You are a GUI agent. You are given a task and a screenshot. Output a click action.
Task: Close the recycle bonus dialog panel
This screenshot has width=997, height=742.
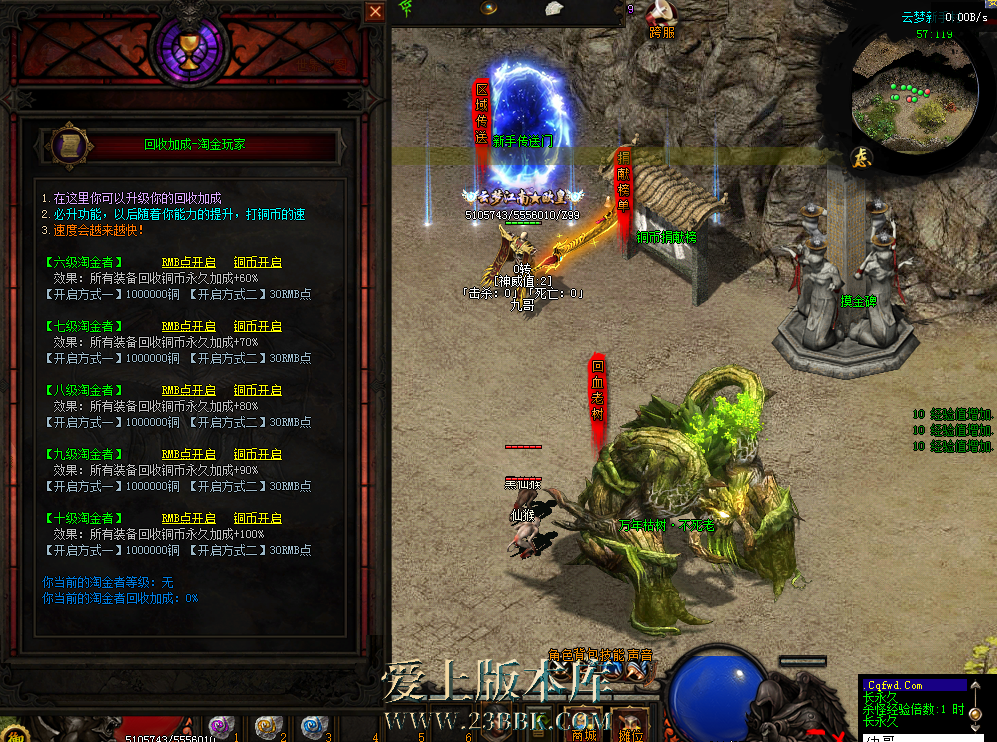pyautogui.click(x=375, y=12)
